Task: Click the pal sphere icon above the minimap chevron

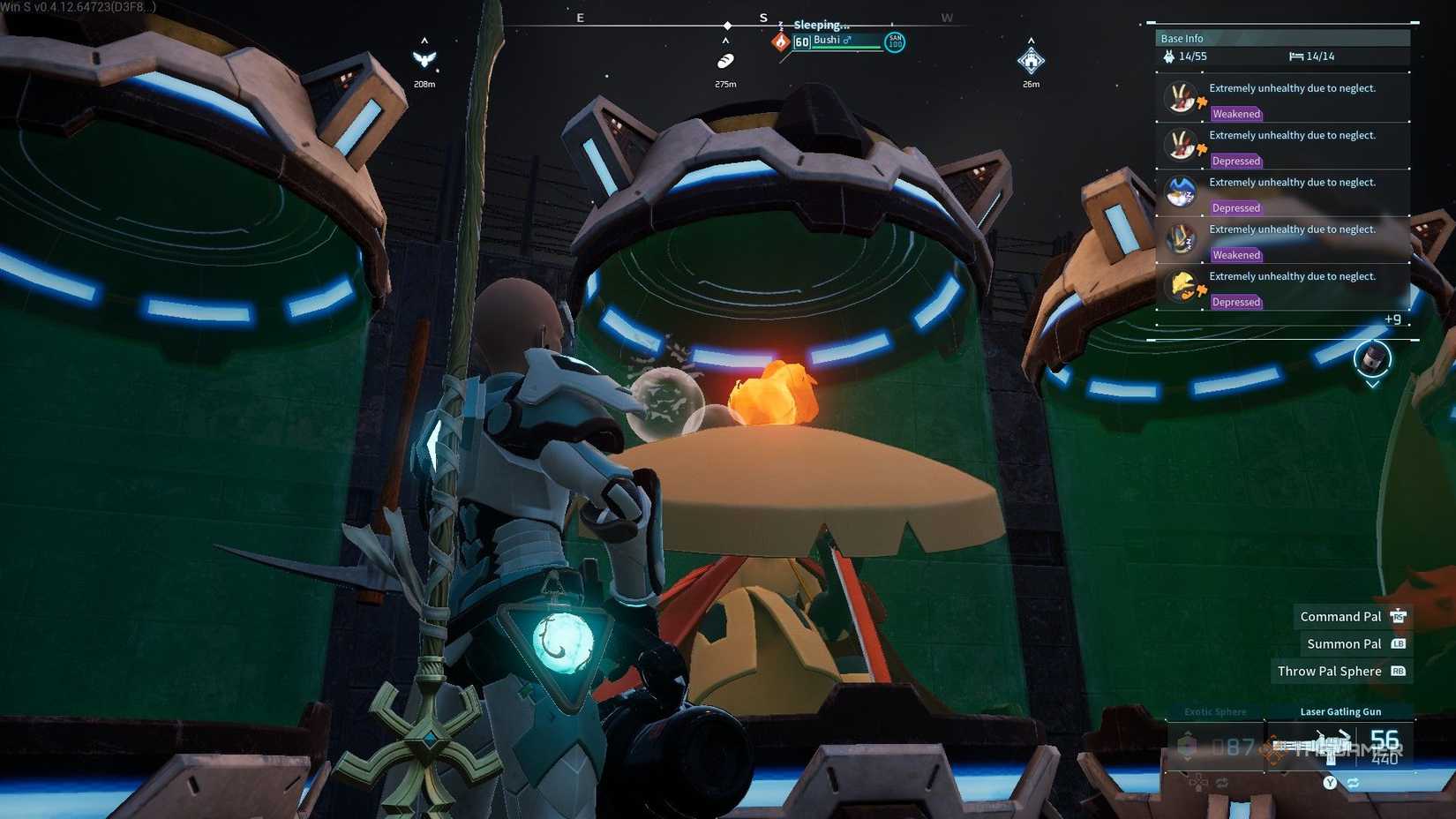Action: [x=1371, y=359]
